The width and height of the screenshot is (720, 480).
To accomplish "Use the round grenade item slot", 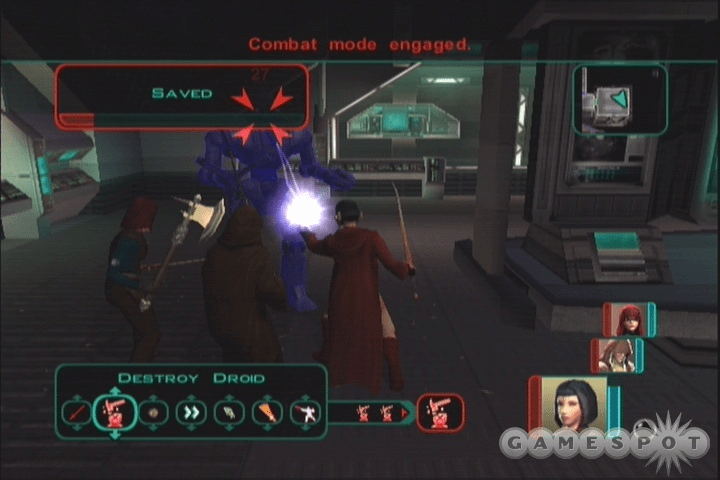I will point(153,412).
